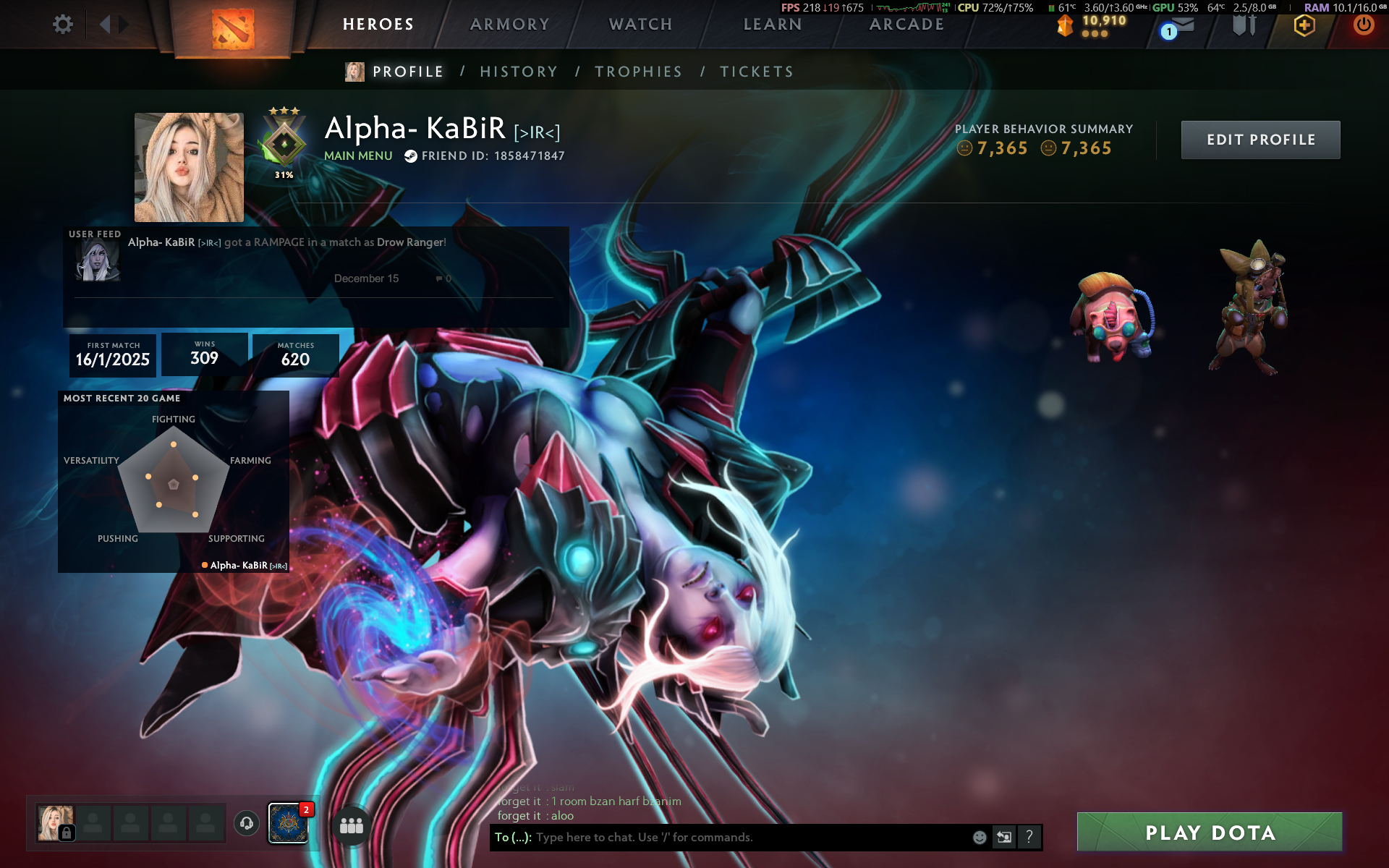Open the settings gear menu

(63, 25)
